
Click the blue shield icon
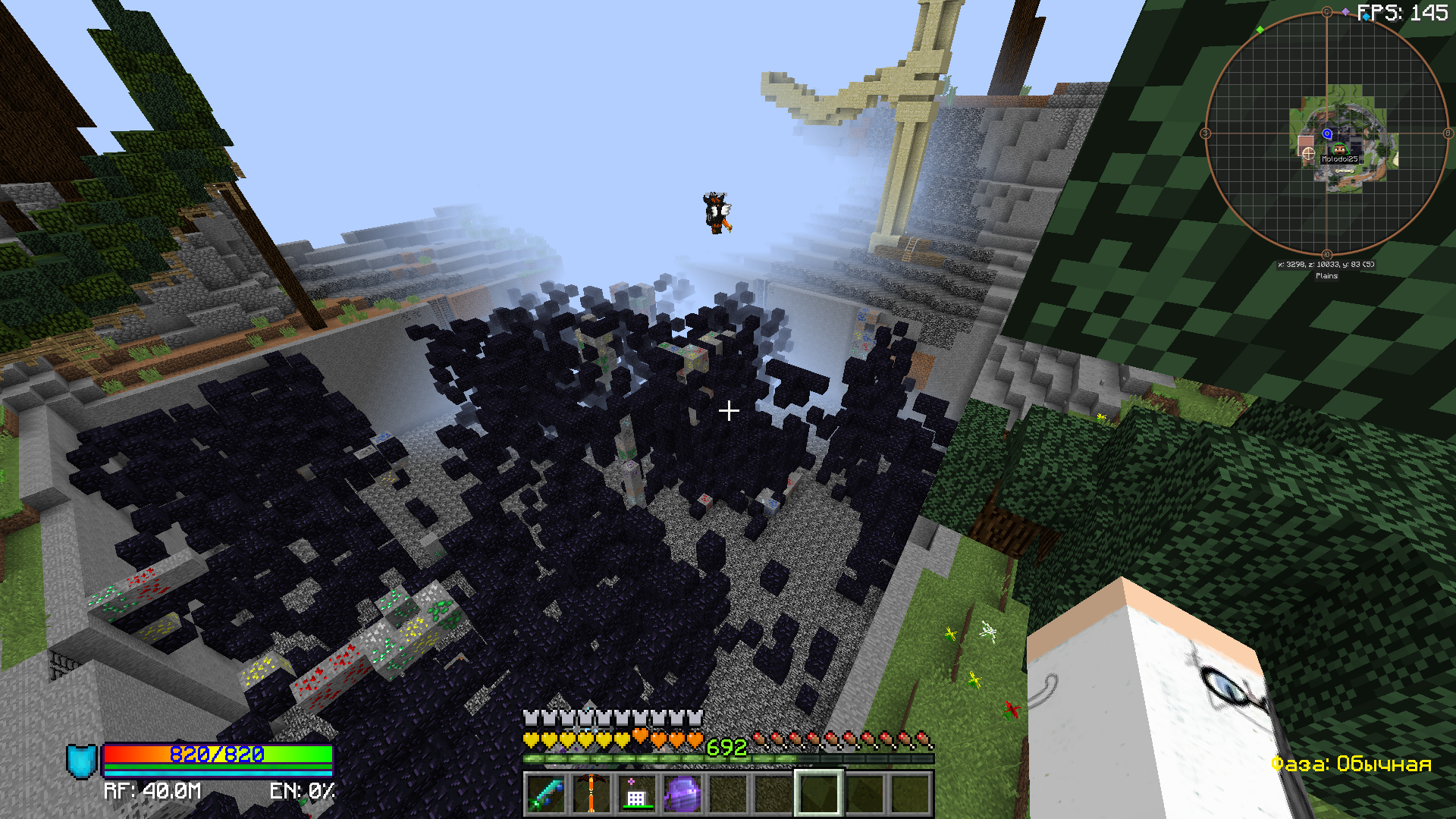82,761
